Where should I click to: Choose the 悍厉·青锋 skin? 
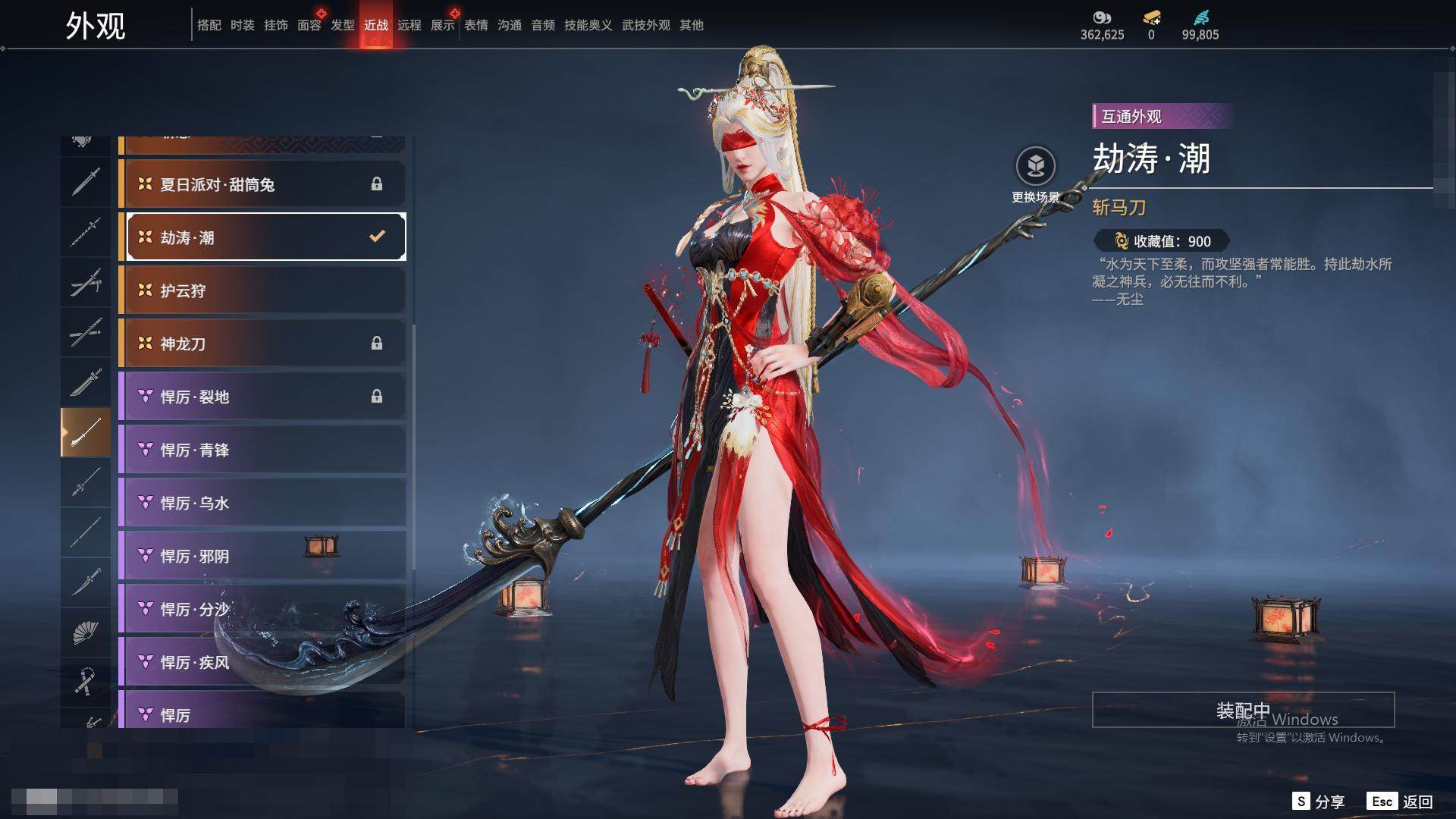click(262, 450)
